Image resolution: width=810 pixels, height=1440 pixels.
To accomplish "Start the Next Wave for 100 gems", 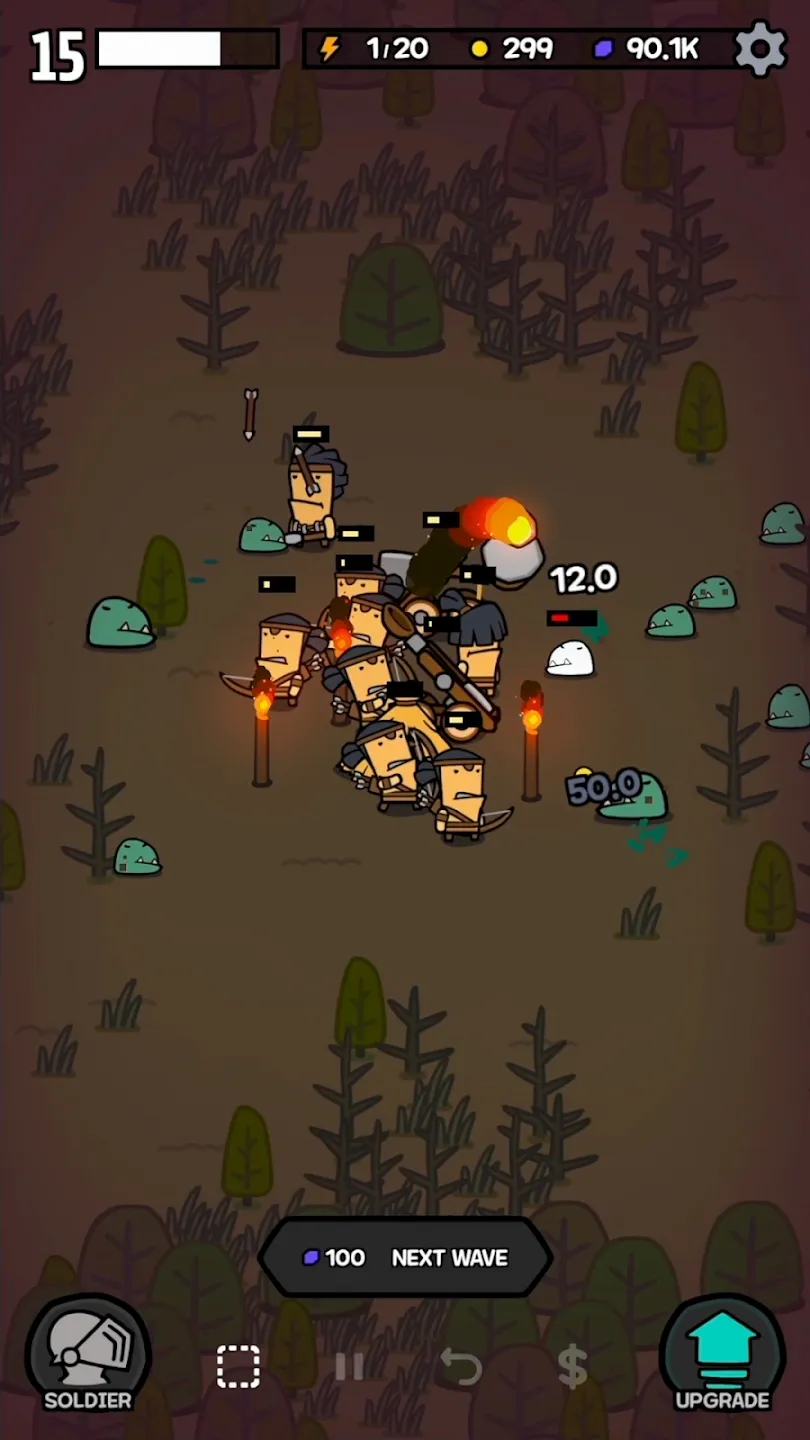I will 405,1257.
